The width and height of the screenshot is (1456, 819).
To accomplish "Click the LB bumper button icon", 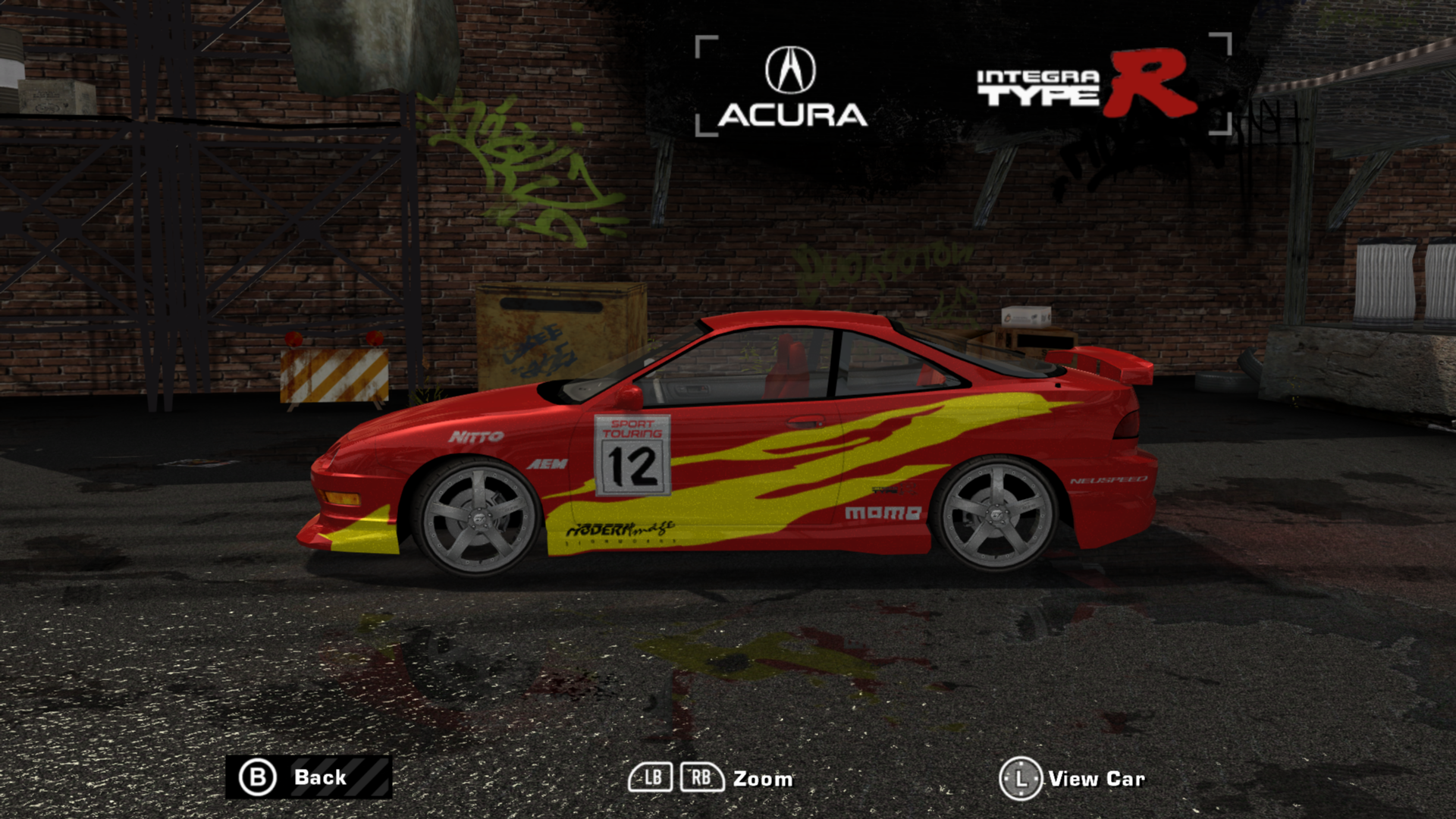I will 651,777.
